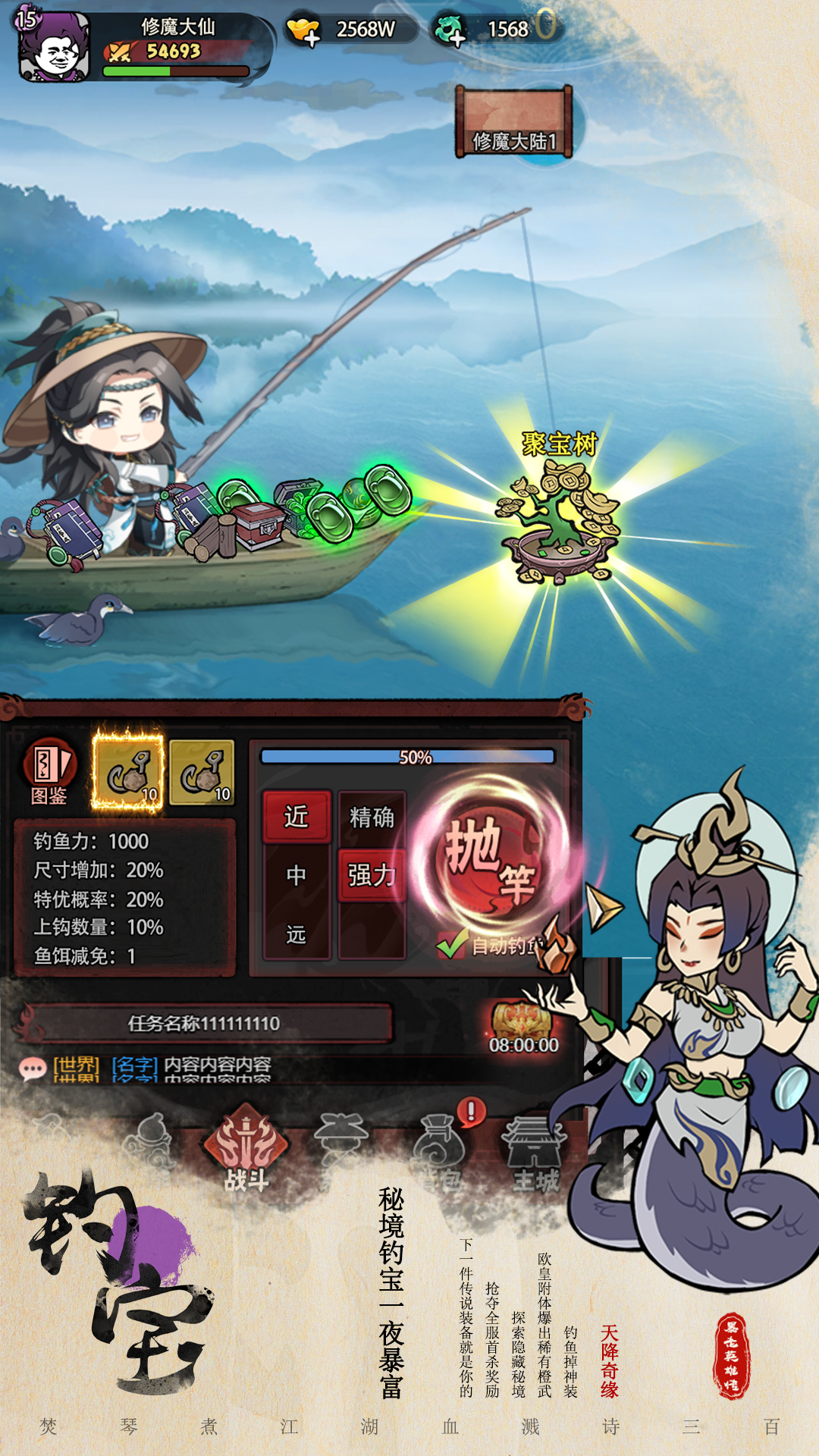Image resolution: width=819 pixels, height=1456 pixels.
Task: Open the 图鉴 fishing codex
Action: pyautogui.click(x=49, y=771)
